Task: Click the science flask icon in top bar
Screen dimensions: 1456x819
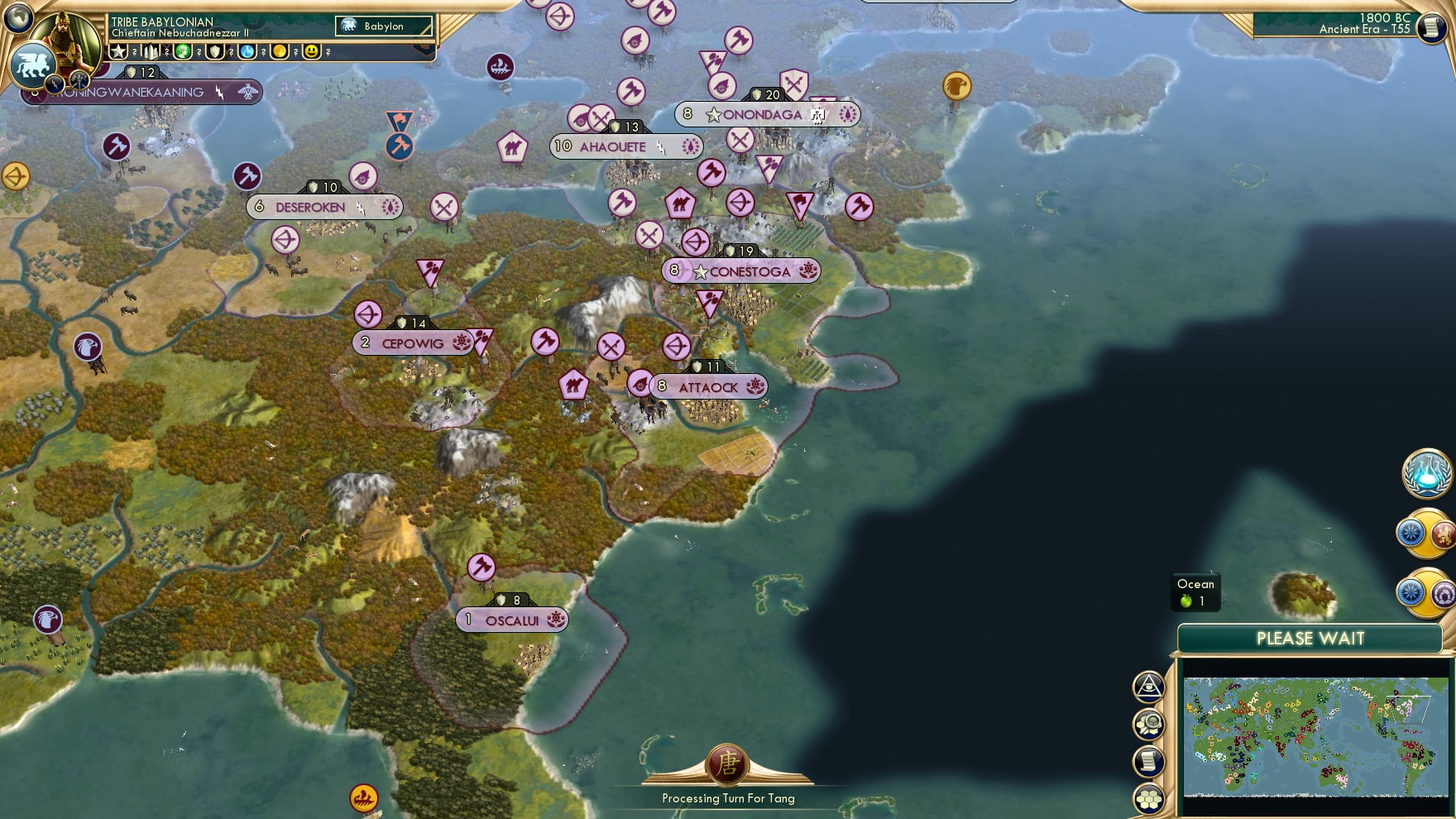Action: [x=247, y=51]
